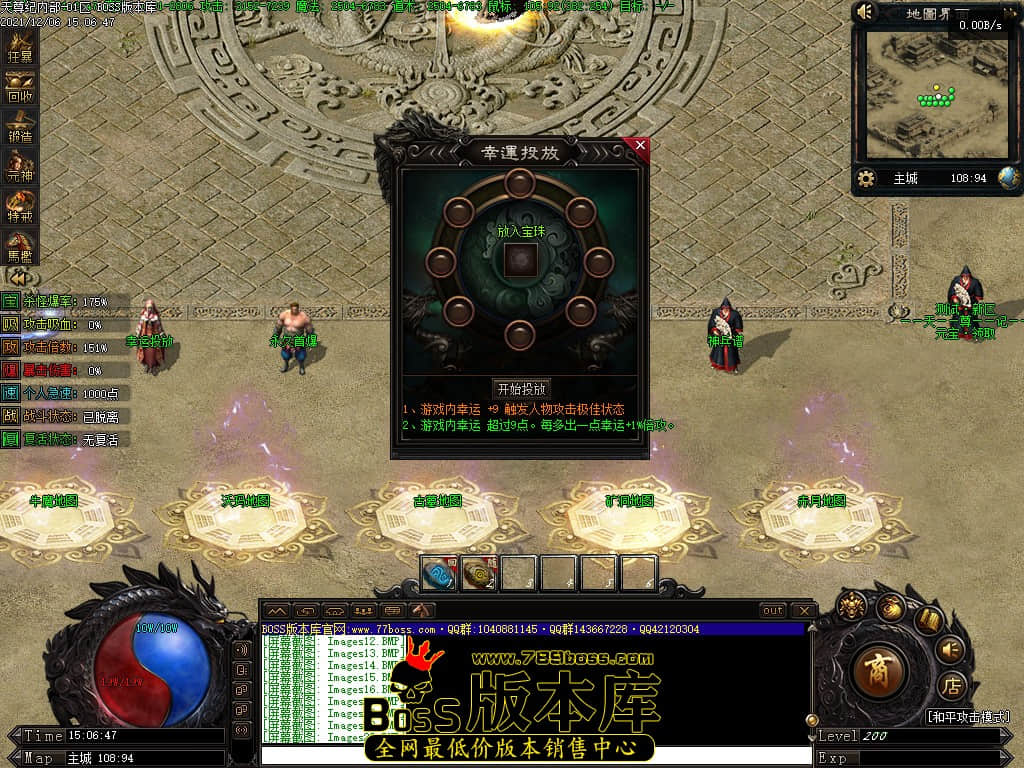1024x768 pixels.
Task: Open the 元神 icon
Action: click(20, 167)
